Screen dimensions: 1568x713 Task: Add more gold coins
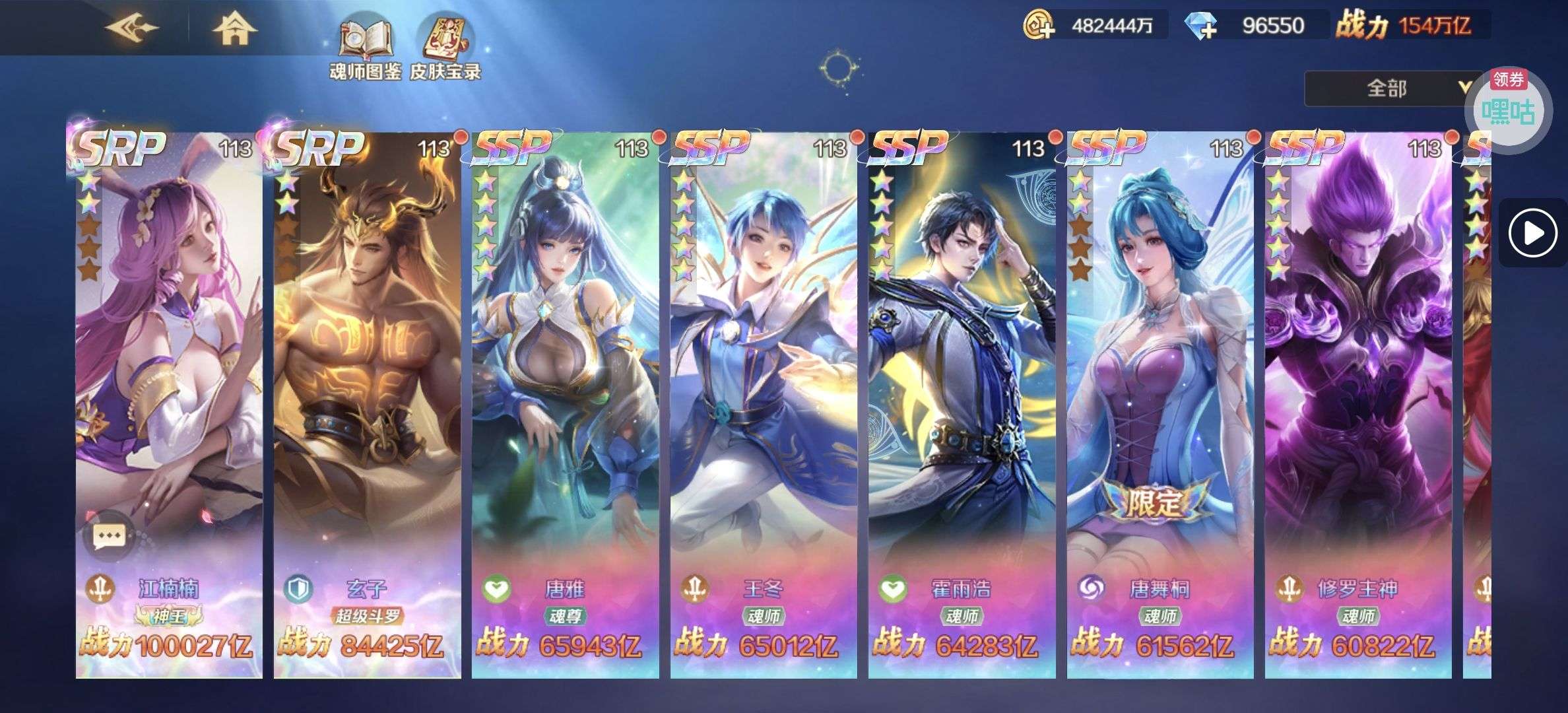pyautogui.click(x=1039, y=26)
